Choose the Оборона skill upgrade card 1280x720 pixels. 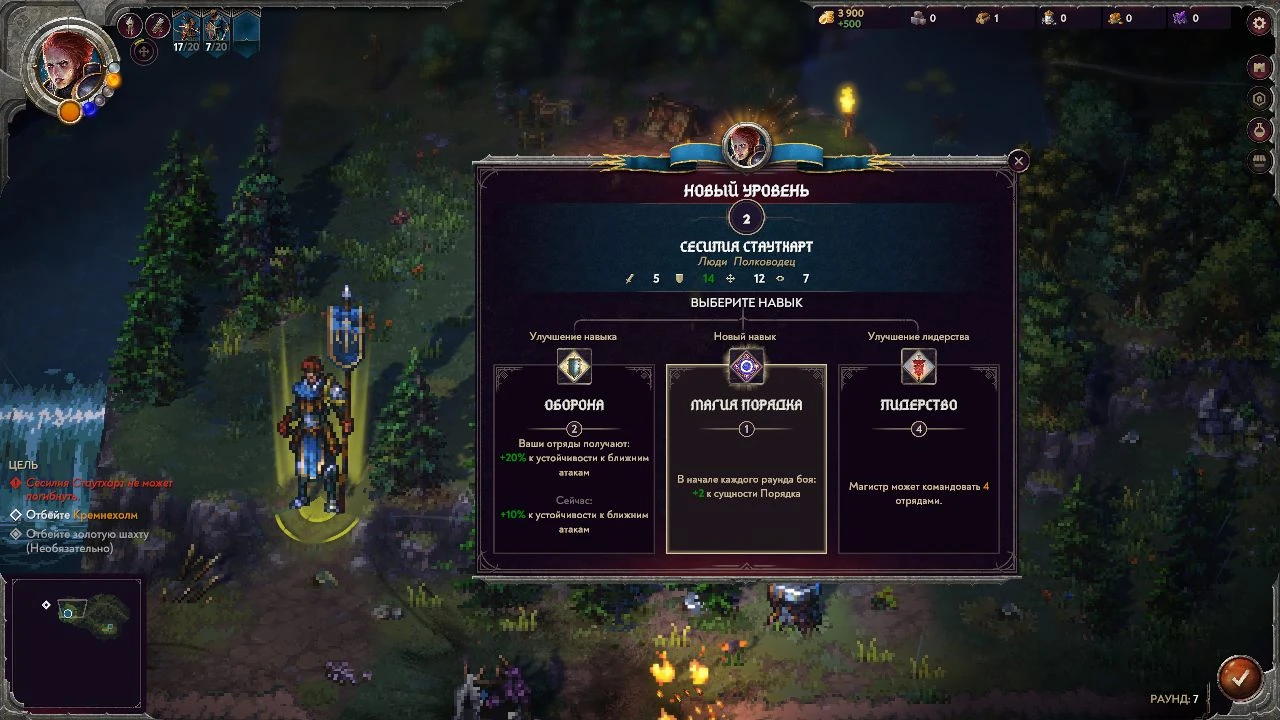574,458
